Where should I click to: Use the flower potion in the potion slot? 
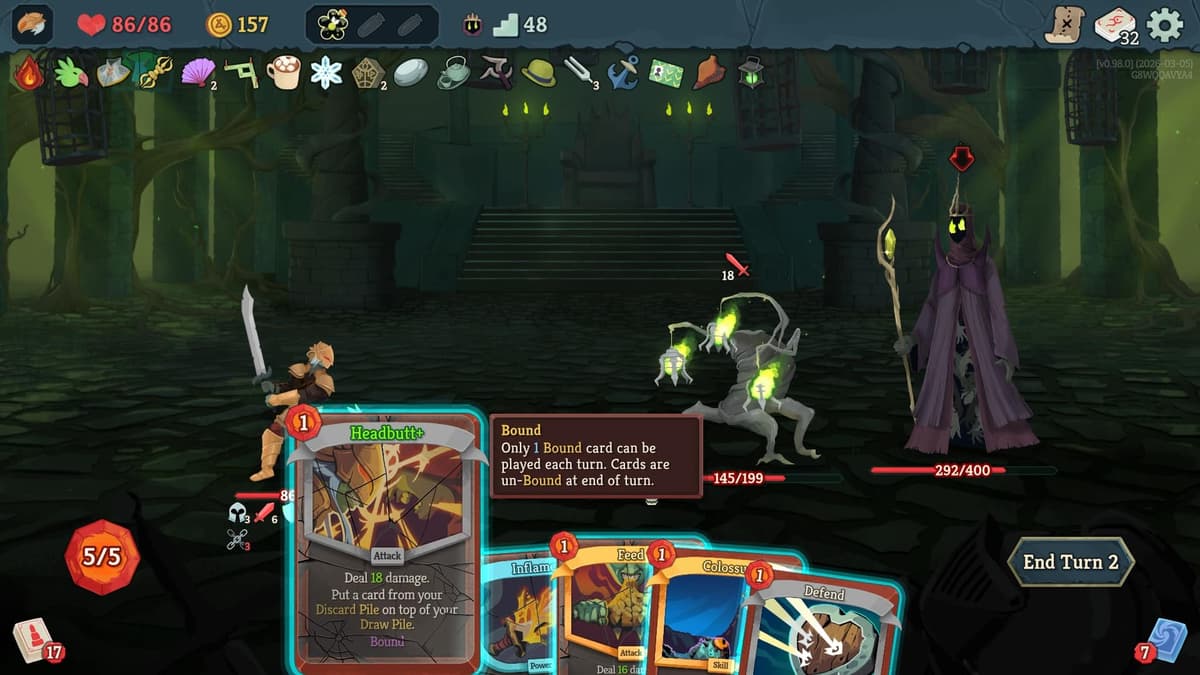tap(333, 25)
